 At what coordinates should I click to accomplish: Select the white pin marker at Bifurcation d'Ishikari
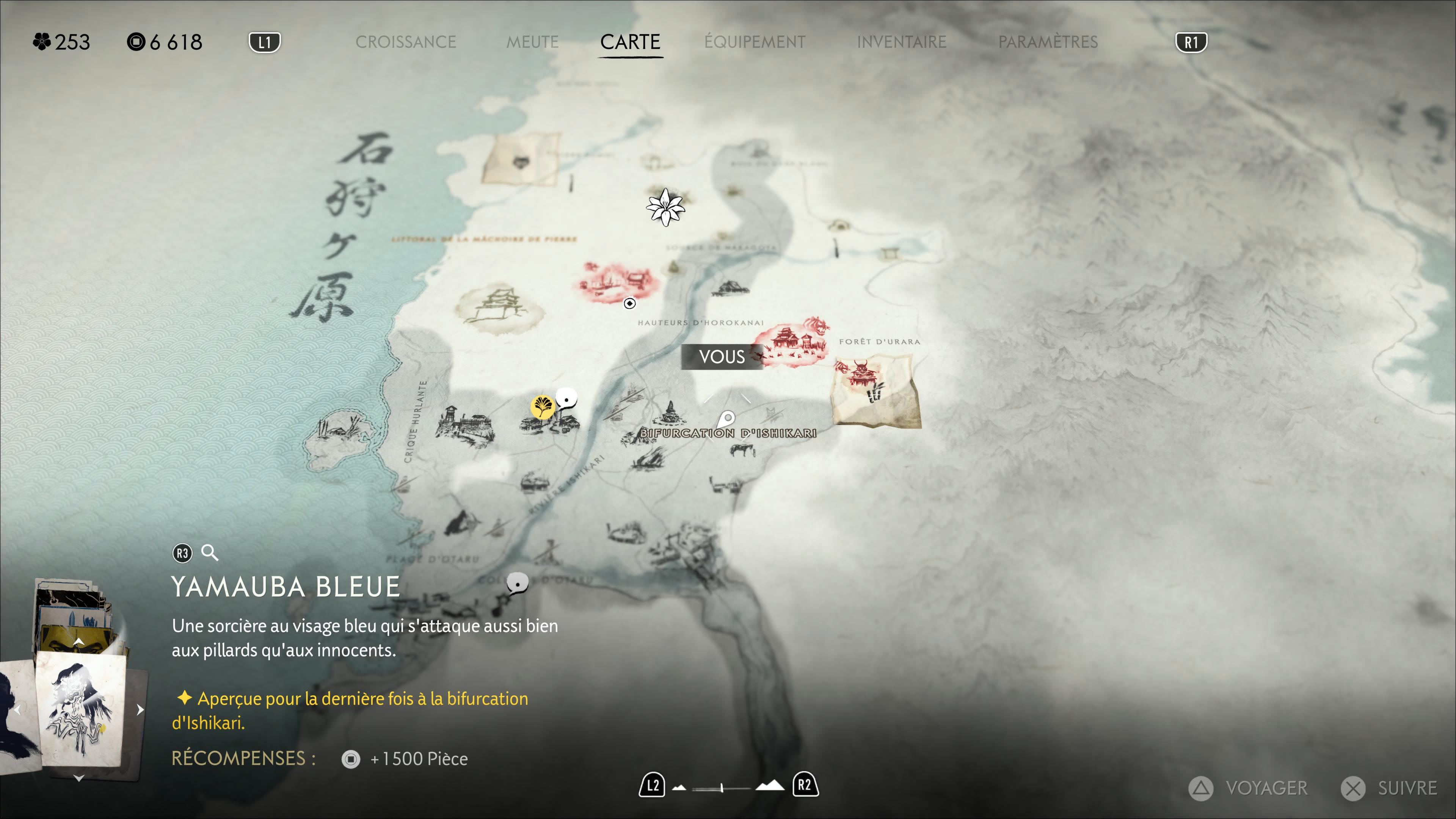(x=727, y=419)
